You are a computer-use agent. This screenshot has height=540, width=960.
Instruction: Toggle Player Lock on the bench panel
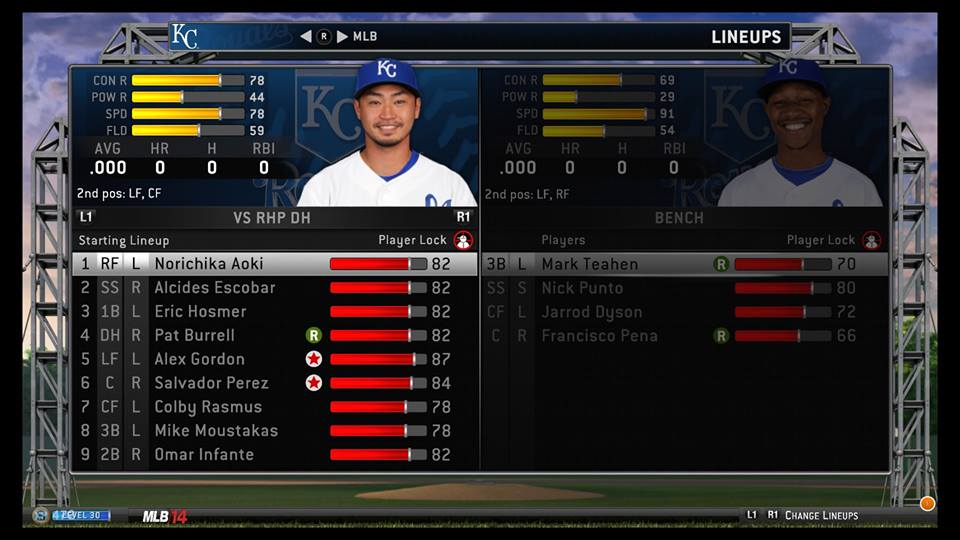(872, 240)
